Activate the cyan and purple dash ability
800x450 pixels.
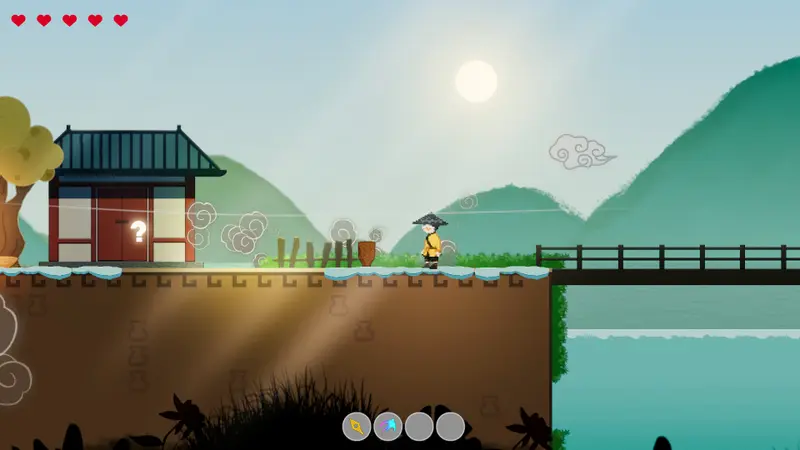pos(388,427)
